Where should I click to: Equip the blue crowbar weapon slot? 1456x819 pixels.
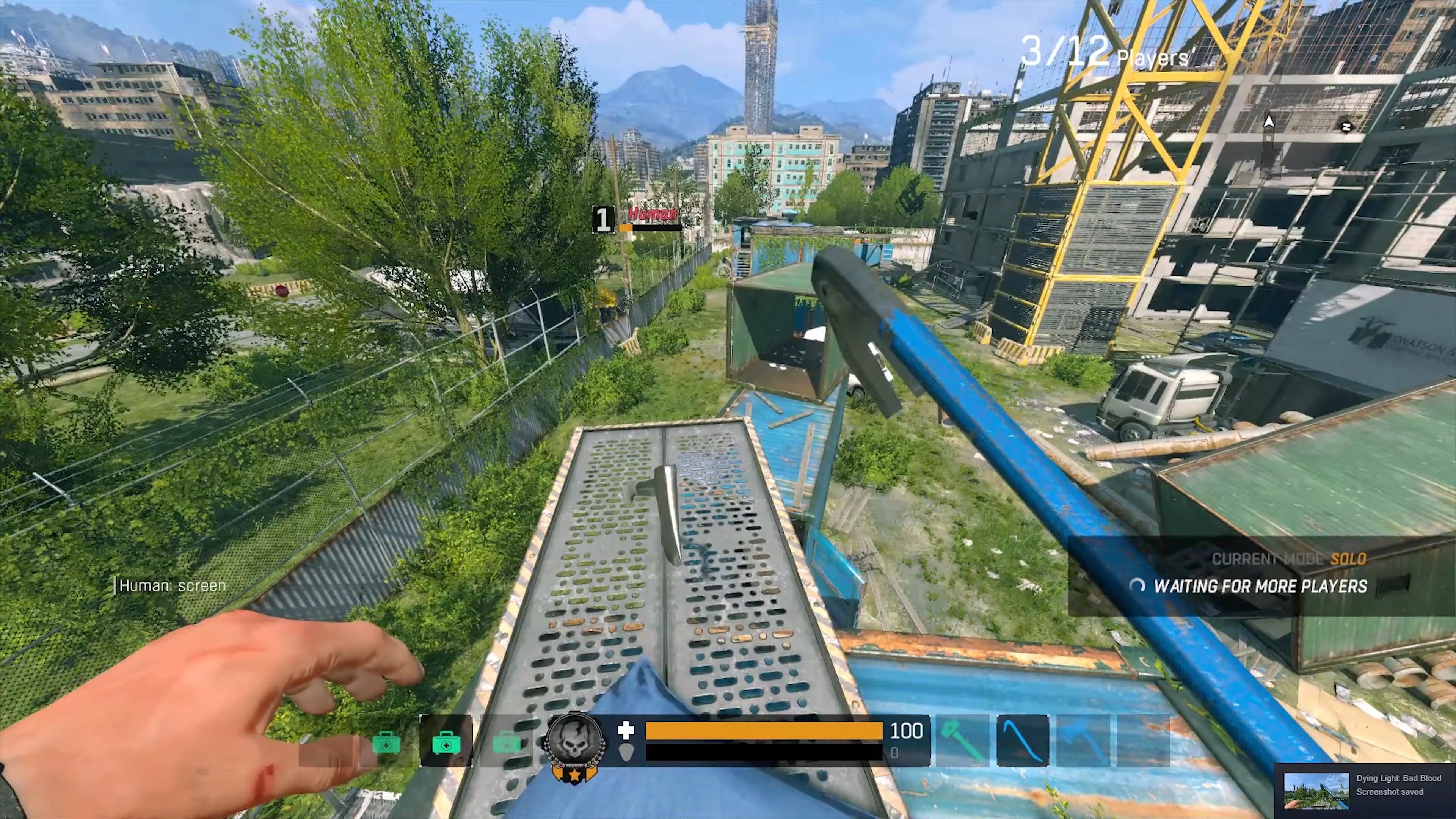1023,739
